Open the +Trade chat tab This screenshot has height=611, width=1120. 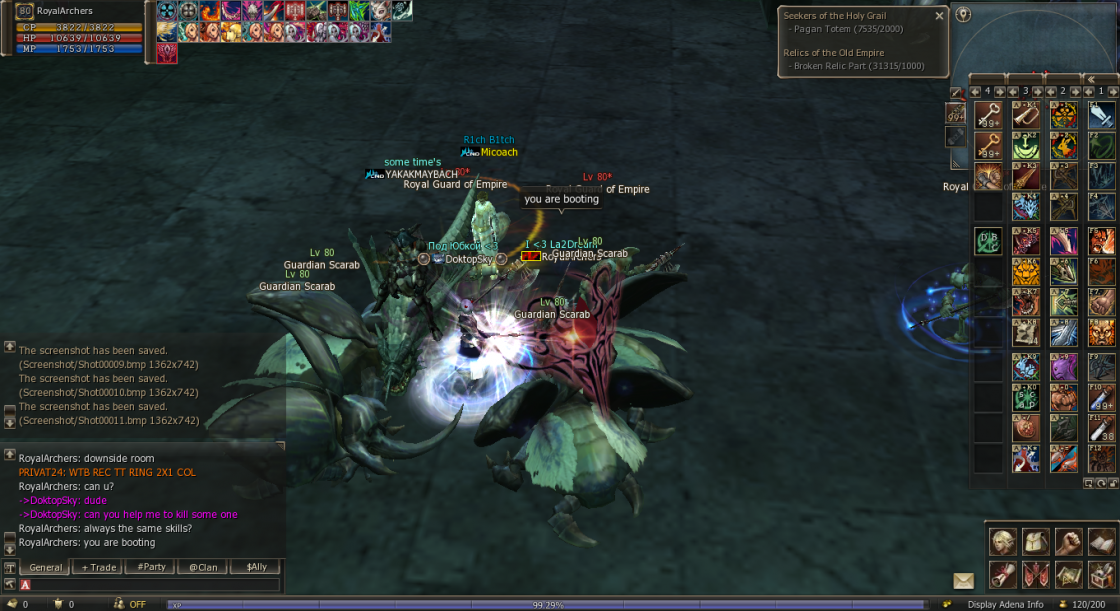click(99, 567)
